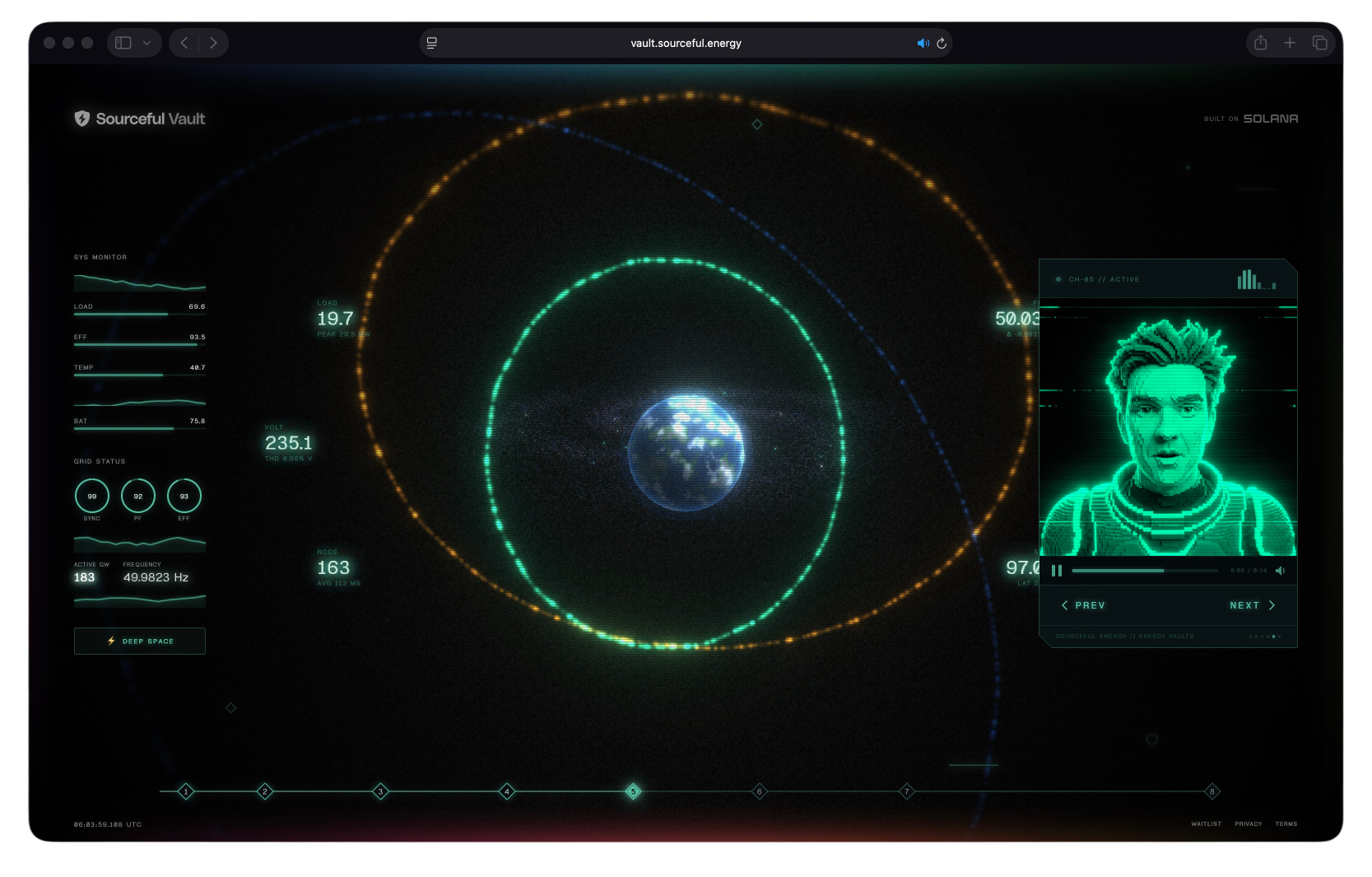1372x877 pixels.
Task: Click the Sourceful Vault shield logo
Action: (x=81, y=119)
